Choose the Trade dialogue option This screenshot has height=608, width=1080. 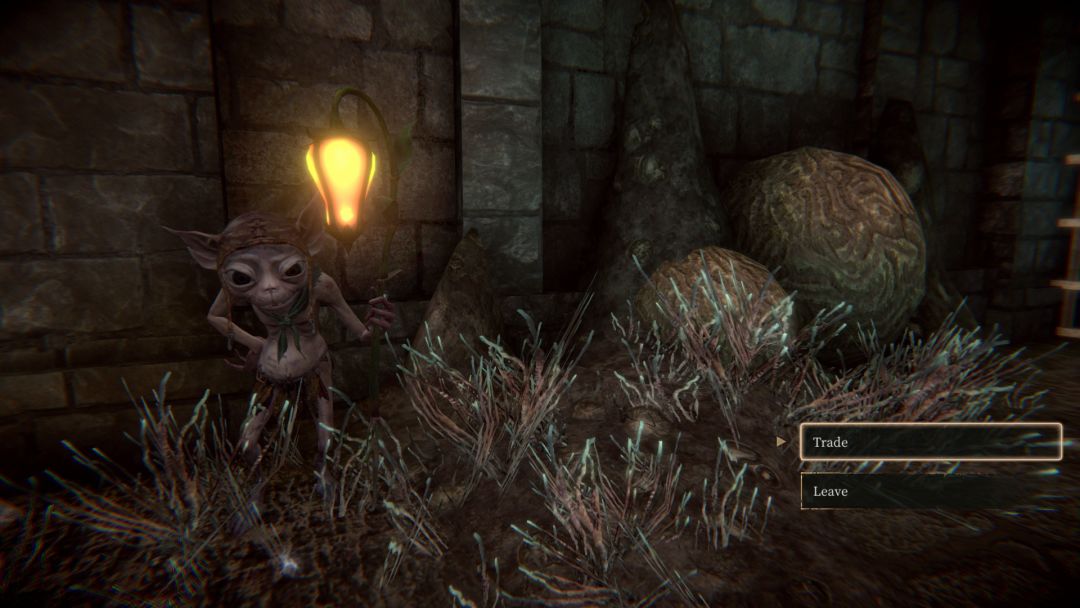tap(930, 442)
